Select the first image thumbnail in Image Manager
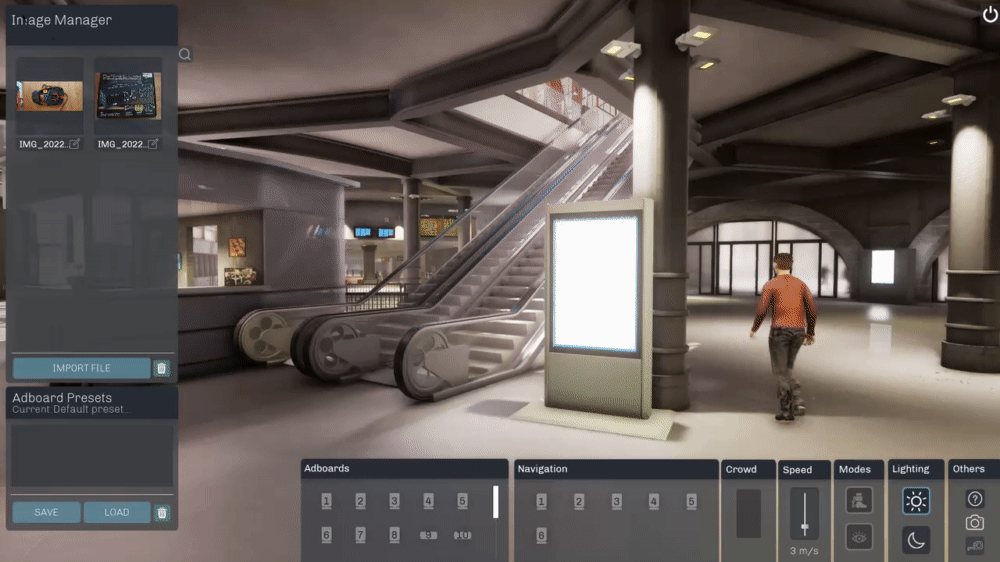Image resolution: width=1000 pixels, height=562 pixels. point(49,96)
